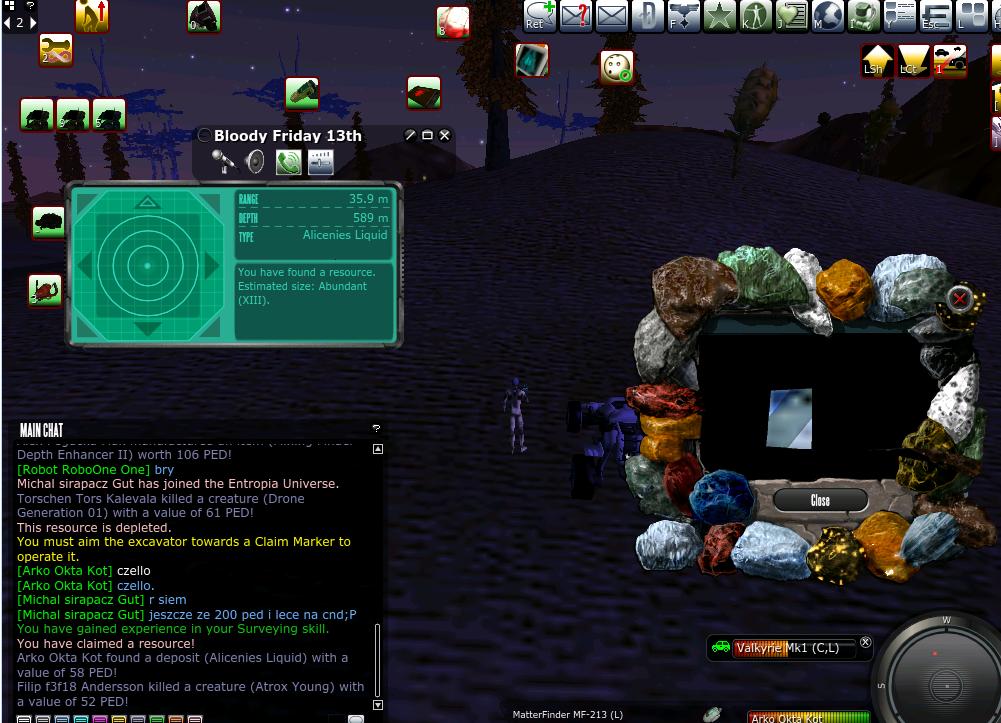Select the red brain-like item icon

click(x=453, y=22)
